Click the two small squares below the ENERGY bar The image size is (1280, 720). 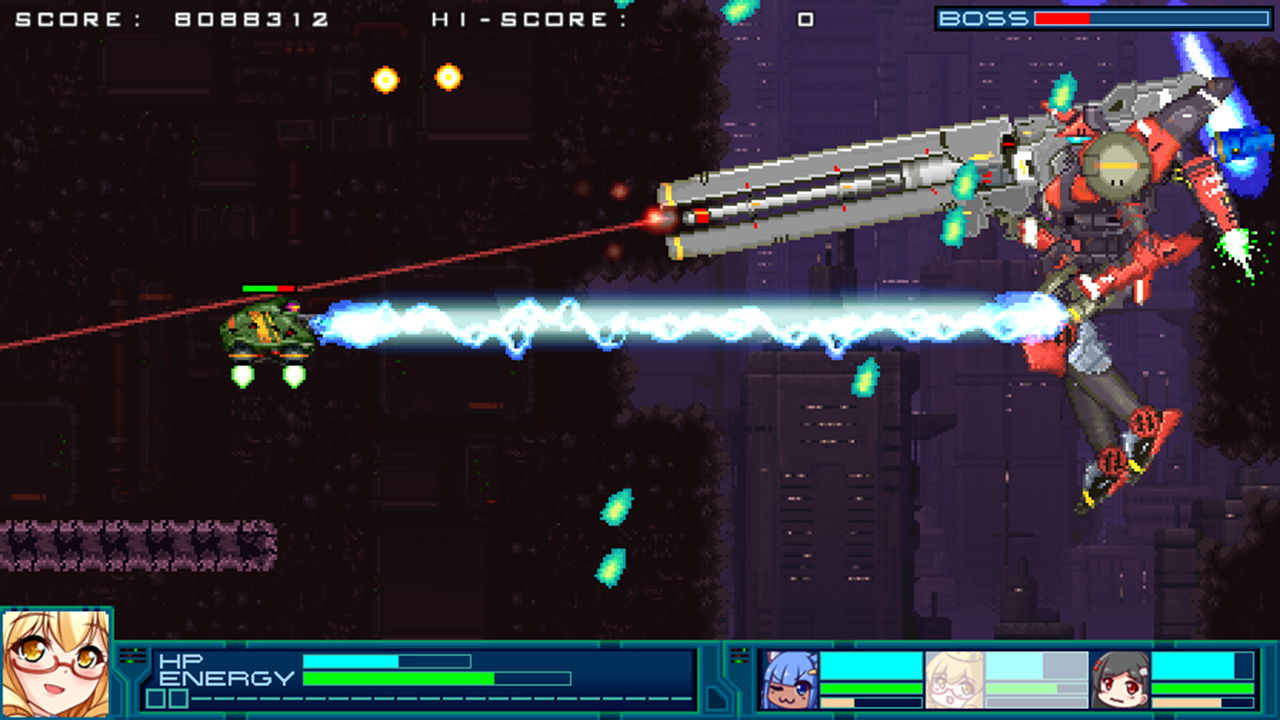pos(168,697)
